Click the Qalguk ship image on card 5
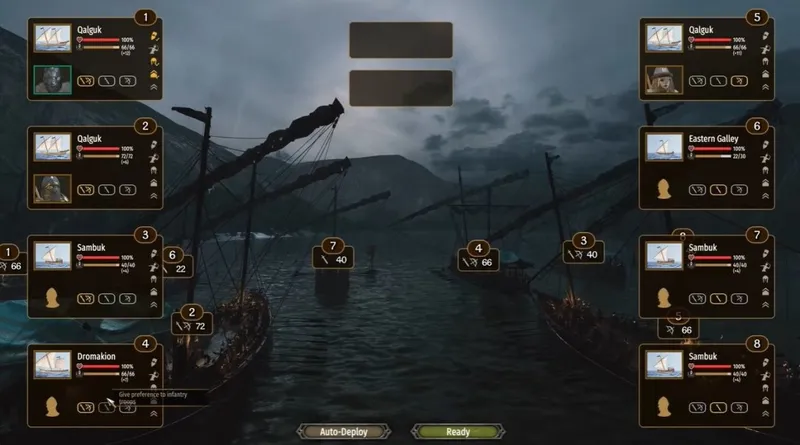This screenshot has height=445, width=800. click(663, 38)
